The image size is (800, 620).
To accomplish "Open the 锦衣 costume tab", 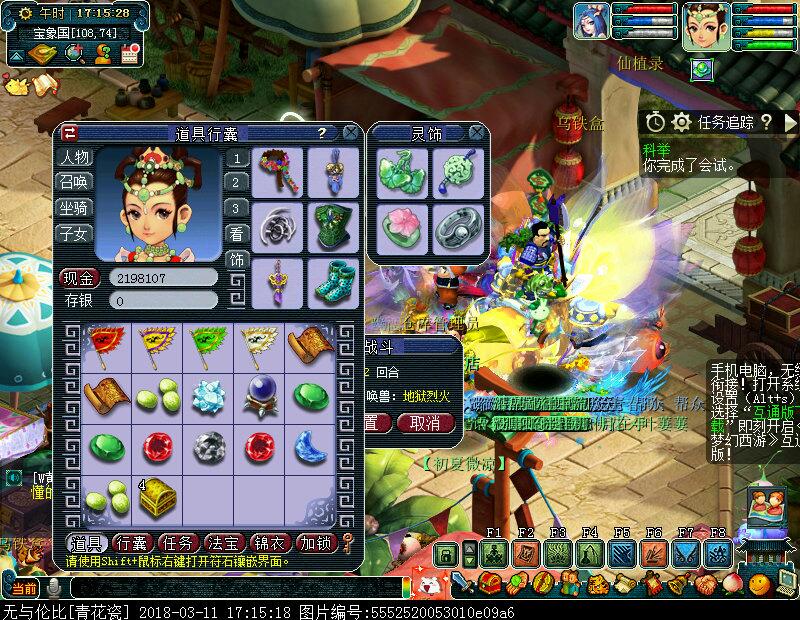I will pos(270,543).
